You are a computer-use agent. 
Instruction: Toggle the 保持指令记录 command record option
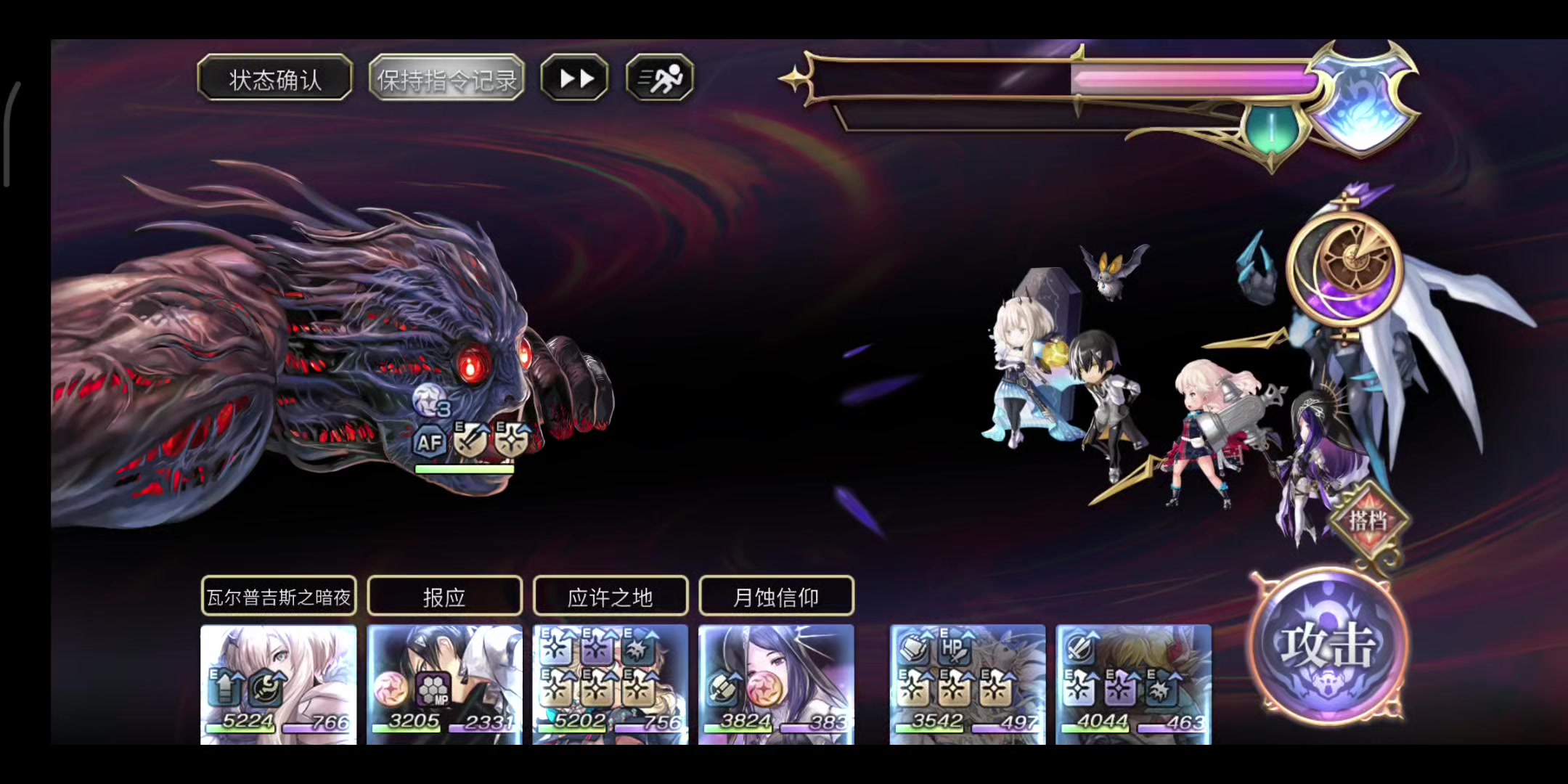tap(447, 79)
